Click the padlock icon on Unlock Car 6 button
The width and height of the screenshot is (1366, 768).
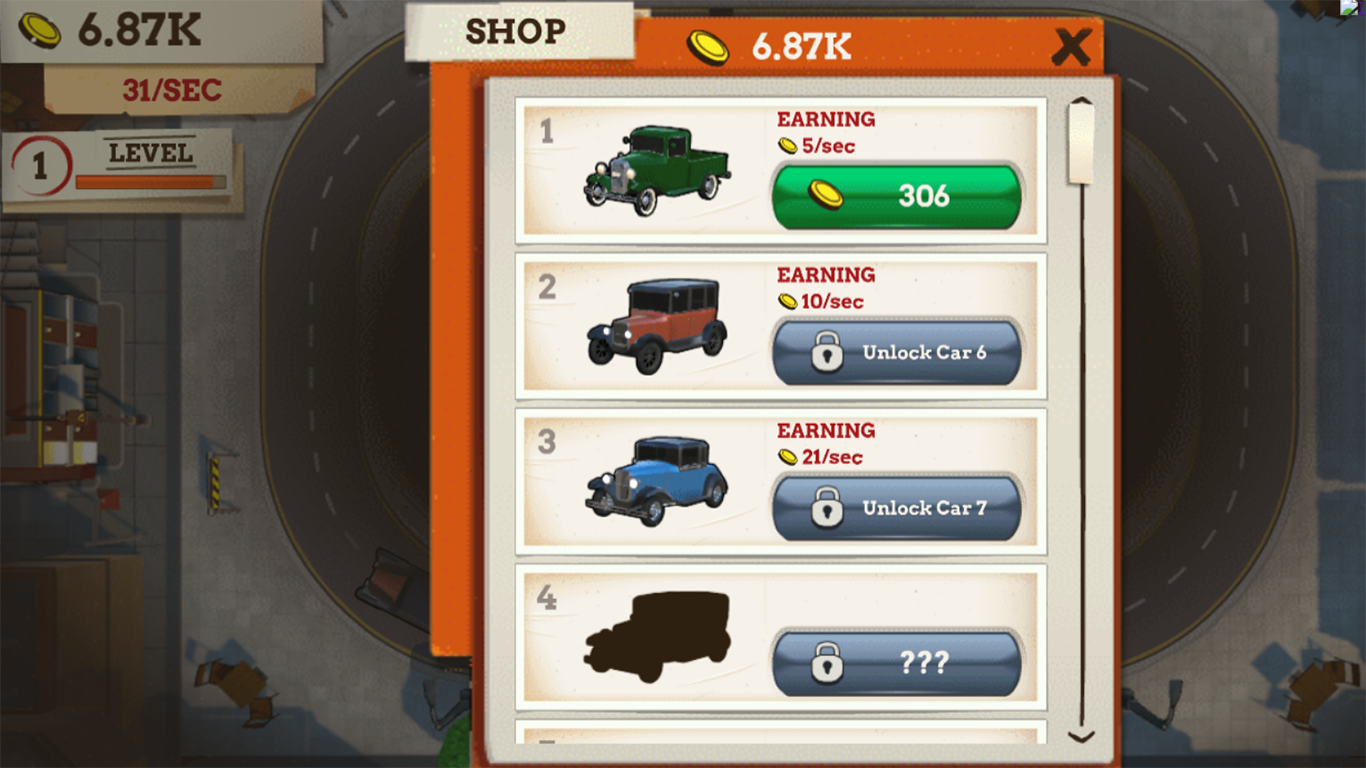(826, 352)
